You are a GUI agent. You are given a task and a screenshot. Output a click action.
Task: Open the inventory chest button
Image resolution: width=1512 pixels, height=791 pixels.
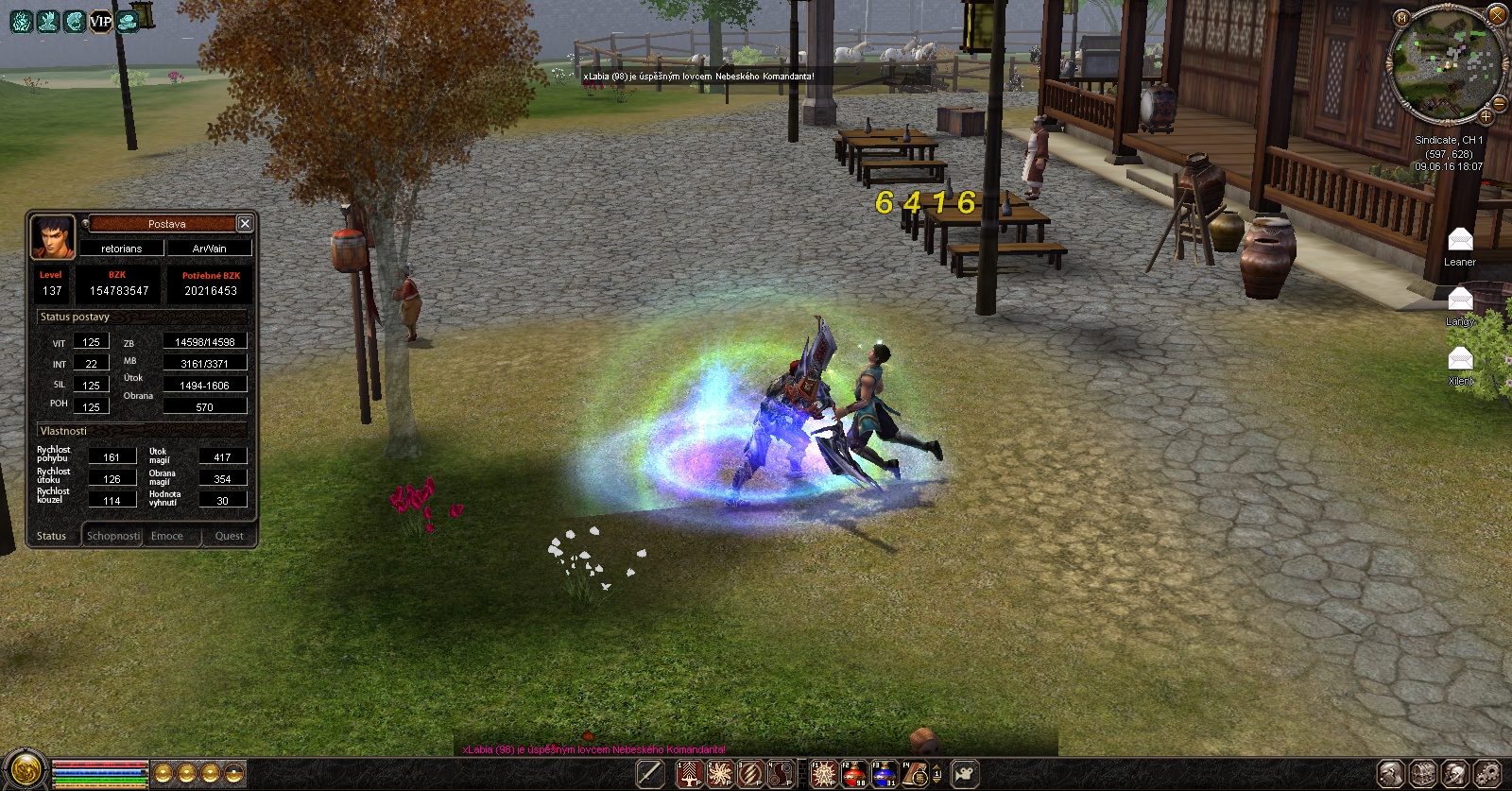pyautogui.click(x=1423, y=773)
